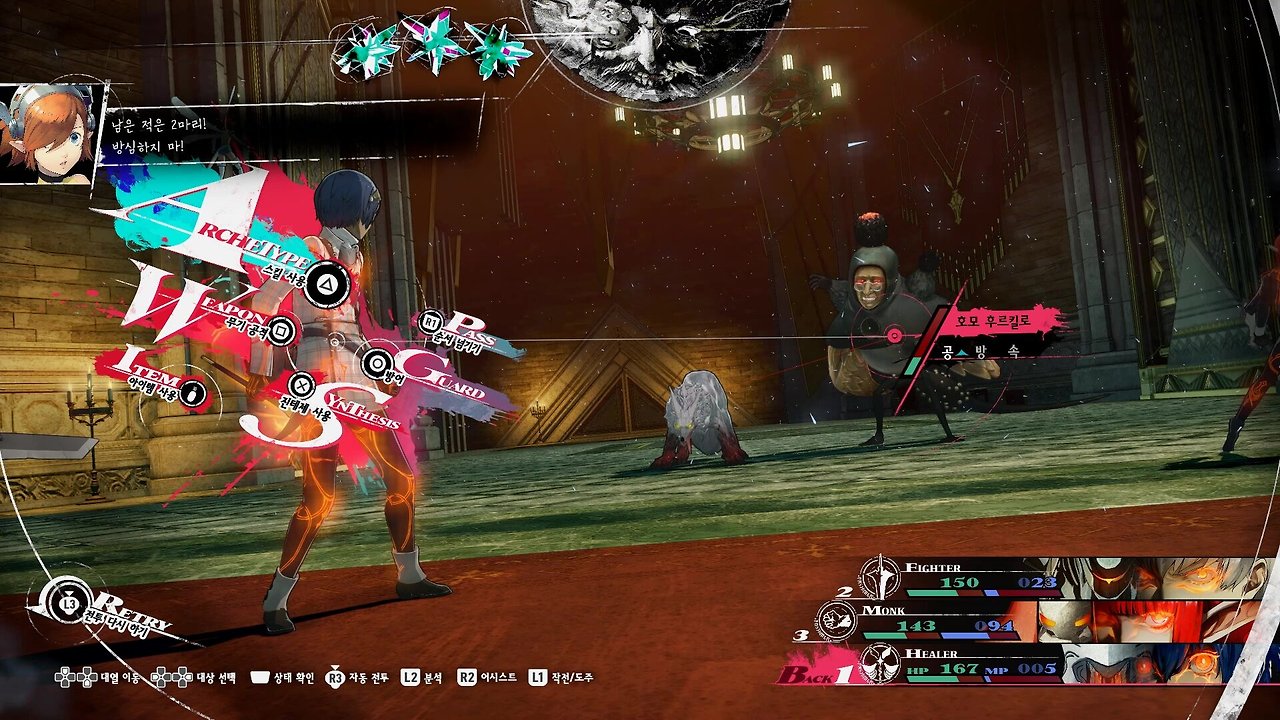Choose the Synthesis command

point(300,384)
